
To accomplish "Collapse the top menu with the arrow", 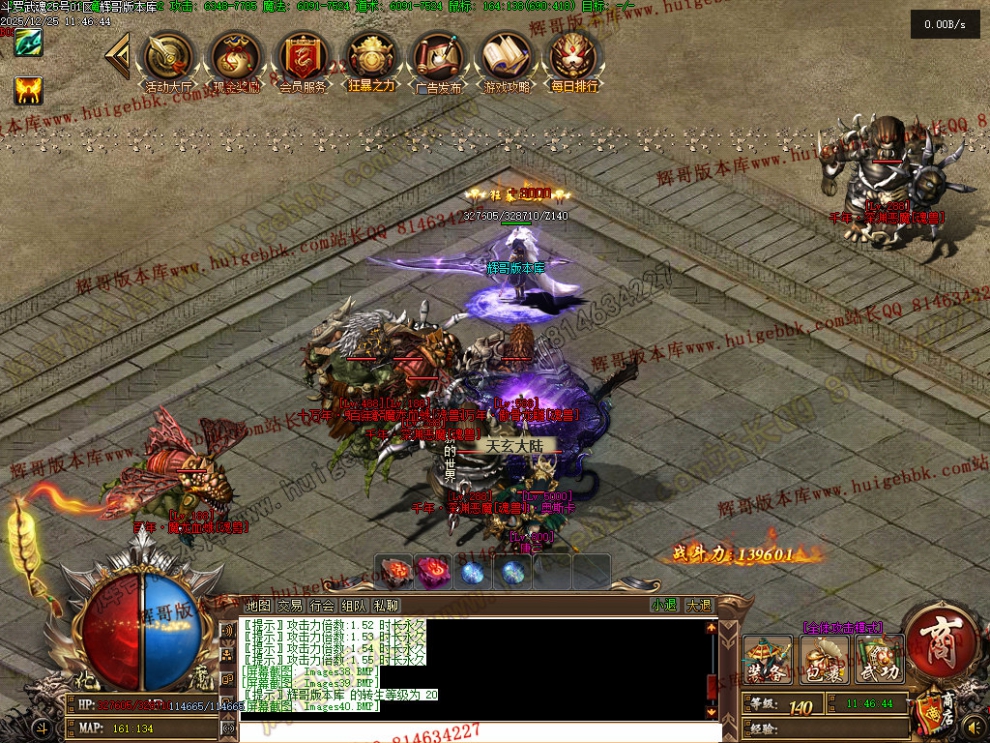I will pyautogui.click(x=119, y=56).
